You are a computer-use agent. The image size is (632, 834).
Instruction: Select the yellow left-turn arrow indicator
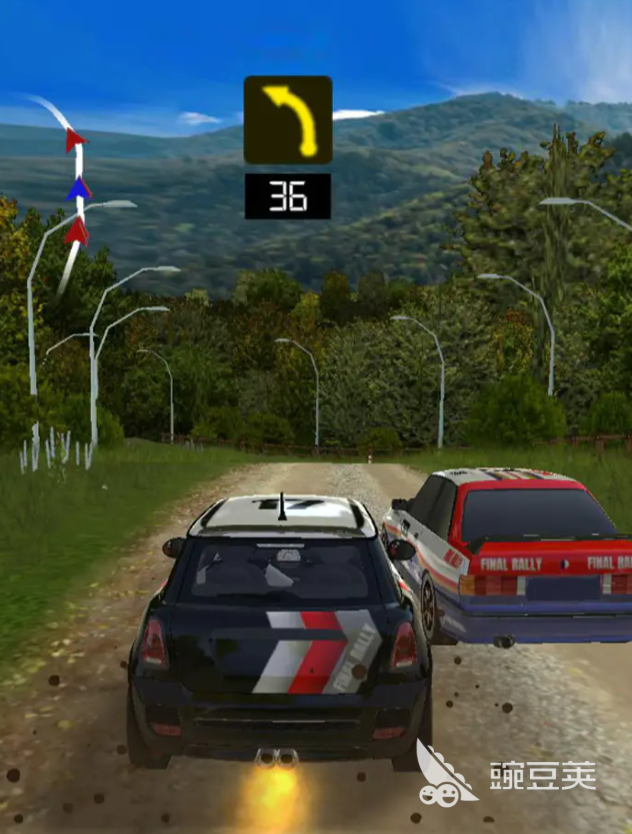pos(288,120)
